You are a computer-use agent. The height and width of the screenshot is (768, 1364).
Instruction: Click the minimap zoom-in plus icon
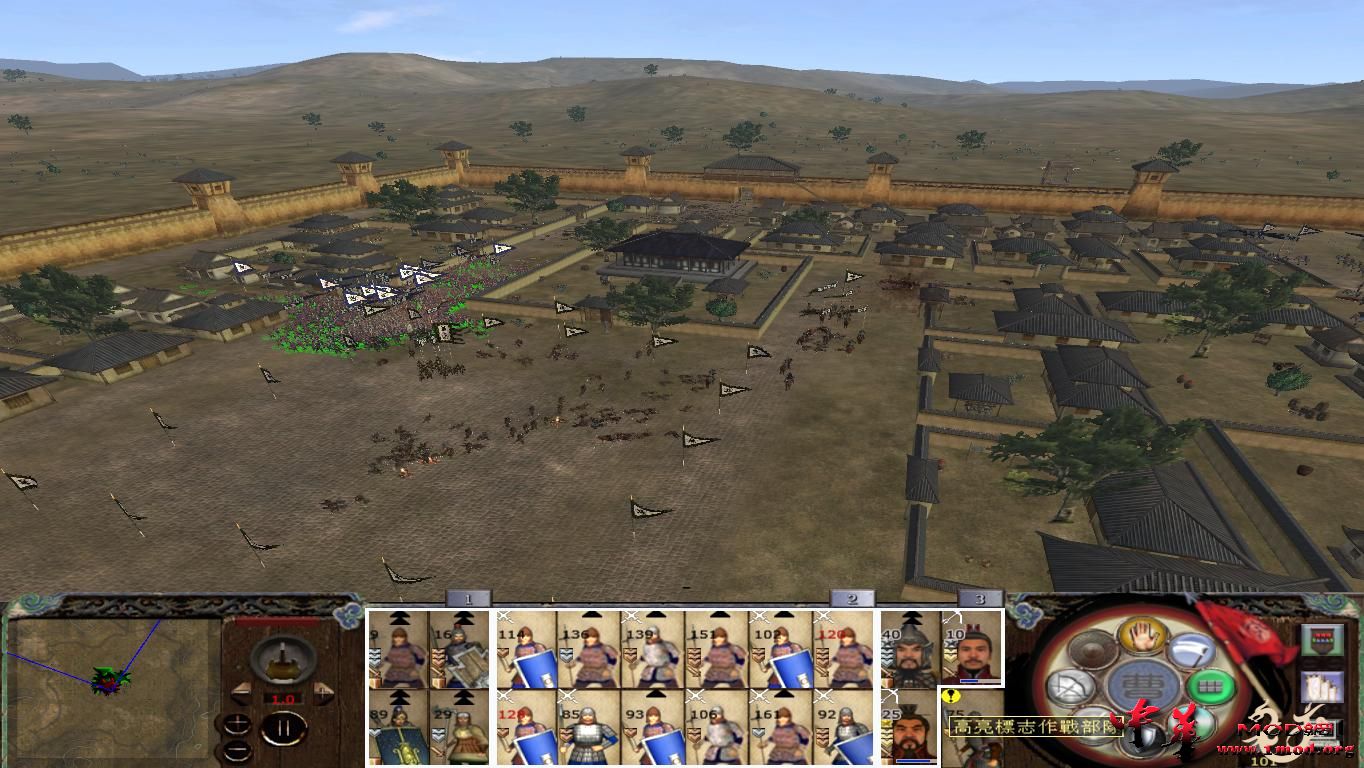coord(238,722)
